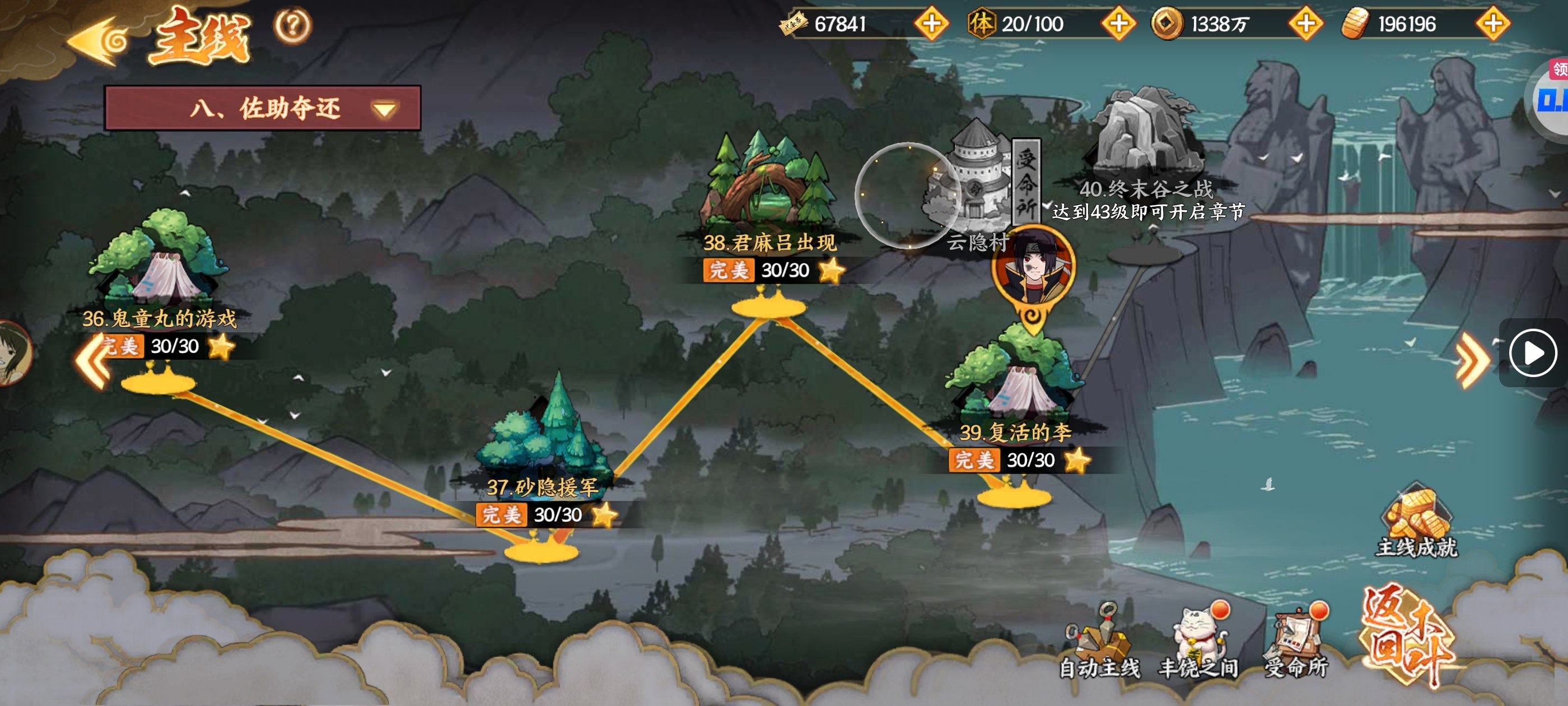Go to previous chapter page arrow
Screen dimensions: 1568x706
92,361
